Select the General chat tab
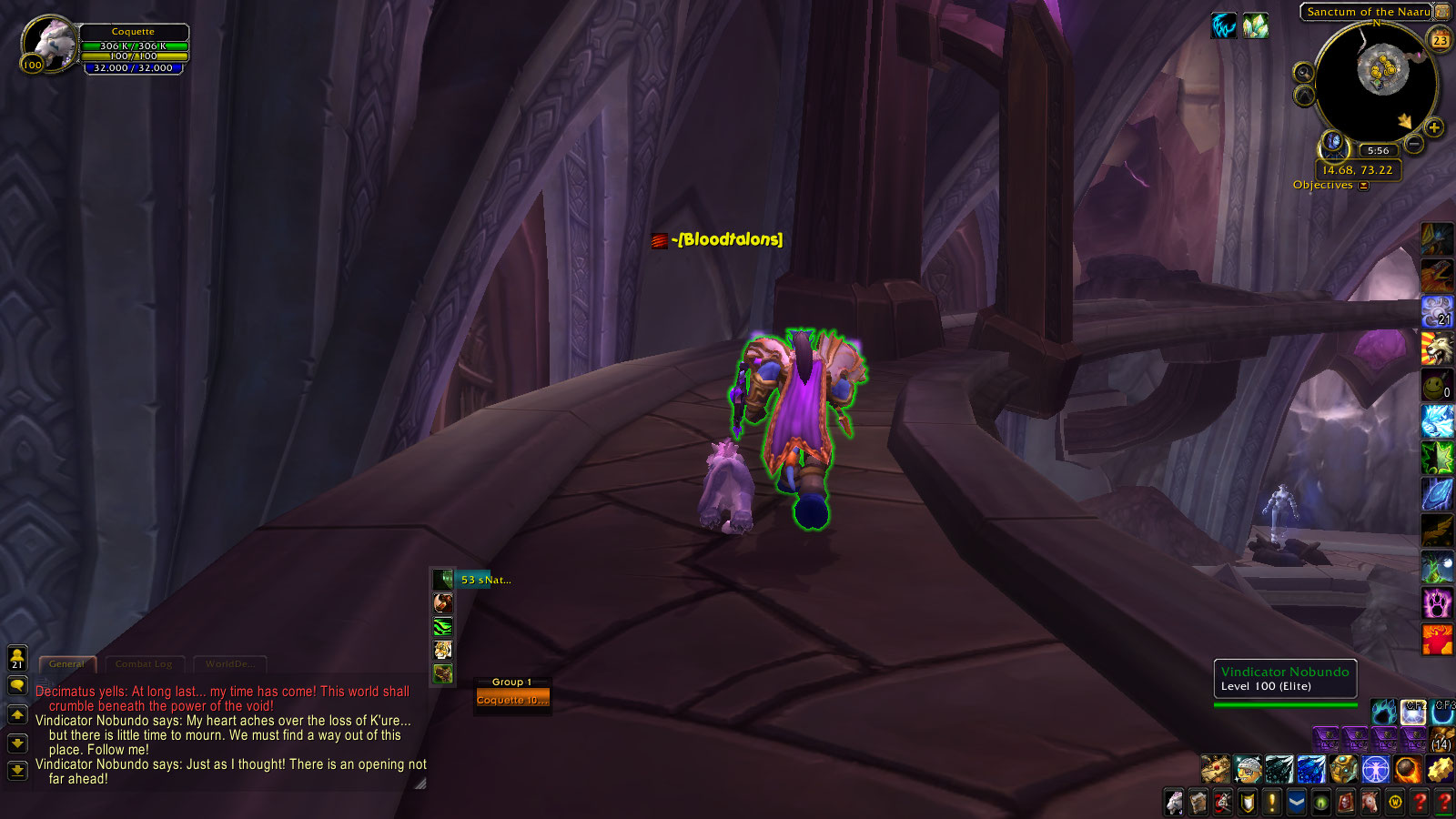Screen dimensions: 1456x819 pos(66,664)
